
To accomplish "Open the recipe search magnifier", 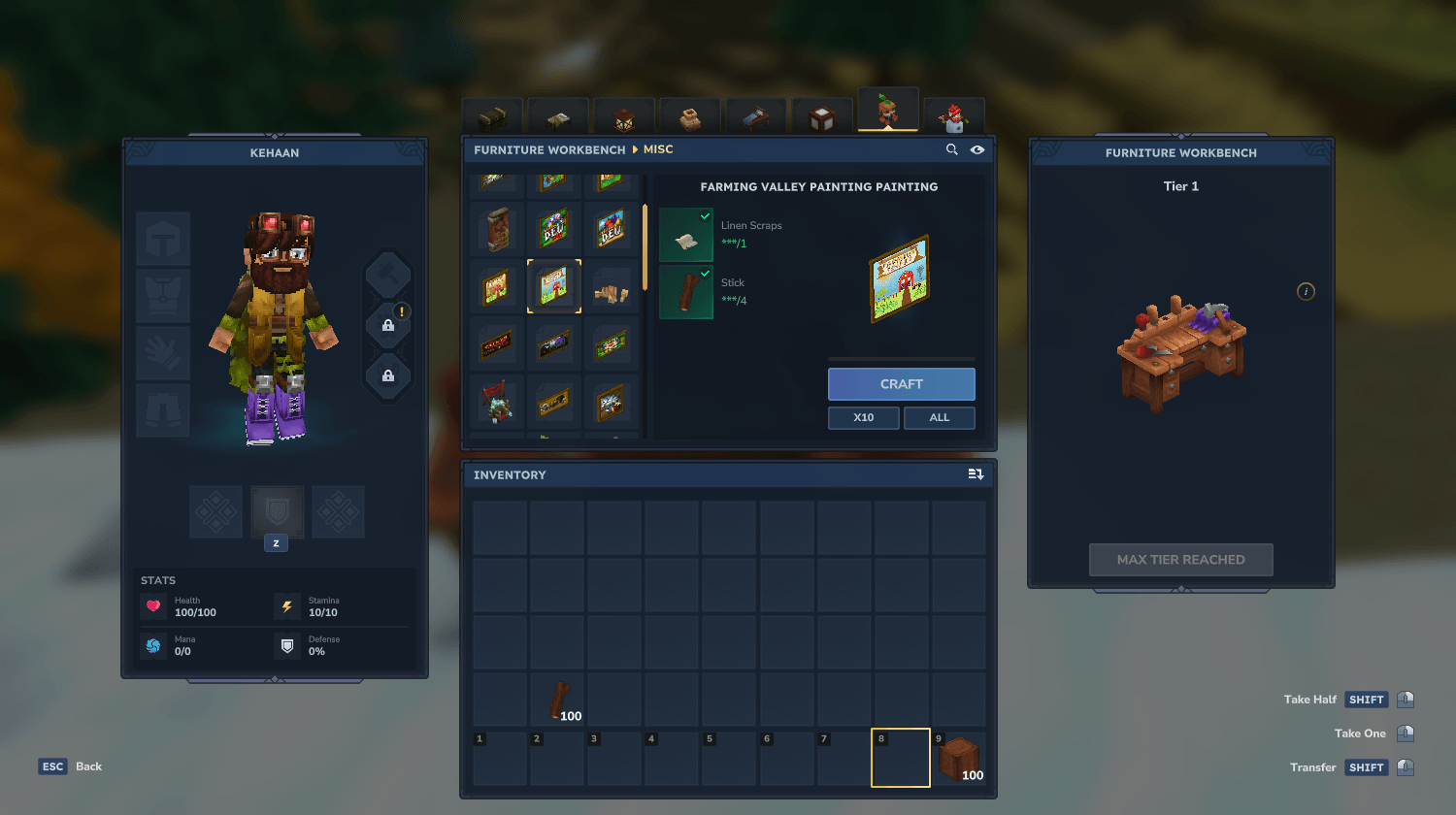I will click(952, 149).
